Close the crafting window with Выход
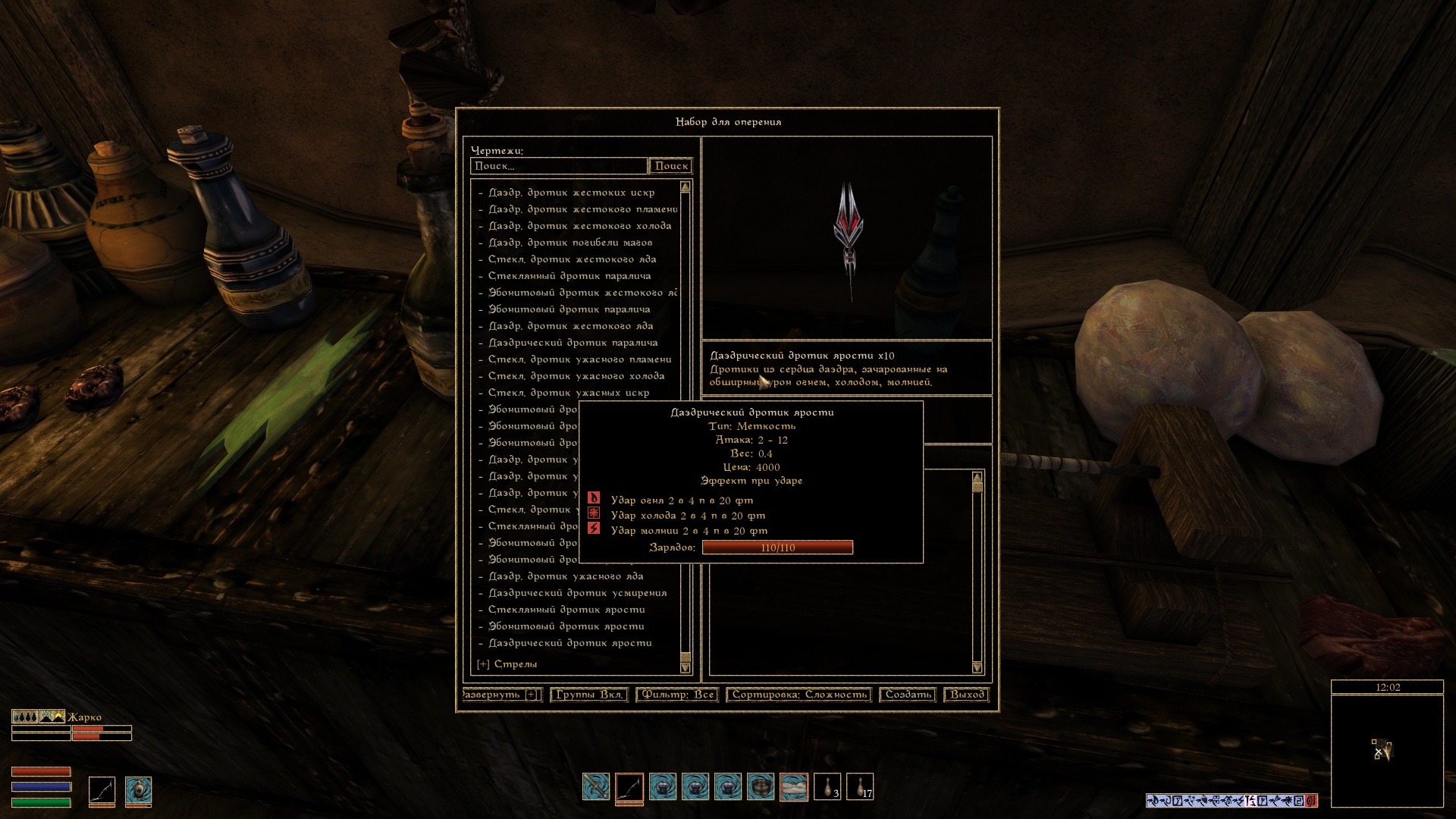 point(967,695)
